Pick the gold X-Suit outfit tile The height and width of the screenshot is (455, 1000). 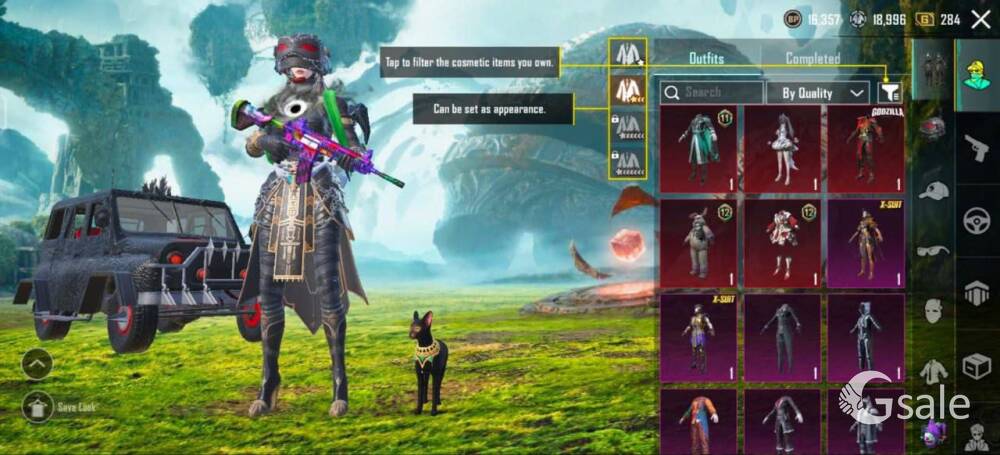[865, 243]
